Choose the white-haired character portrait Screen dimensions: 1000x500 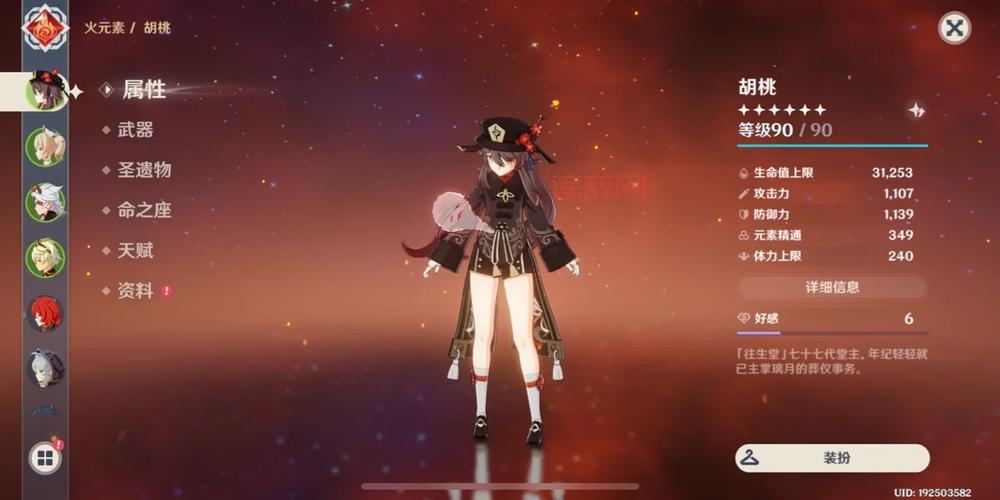point(45,203)
